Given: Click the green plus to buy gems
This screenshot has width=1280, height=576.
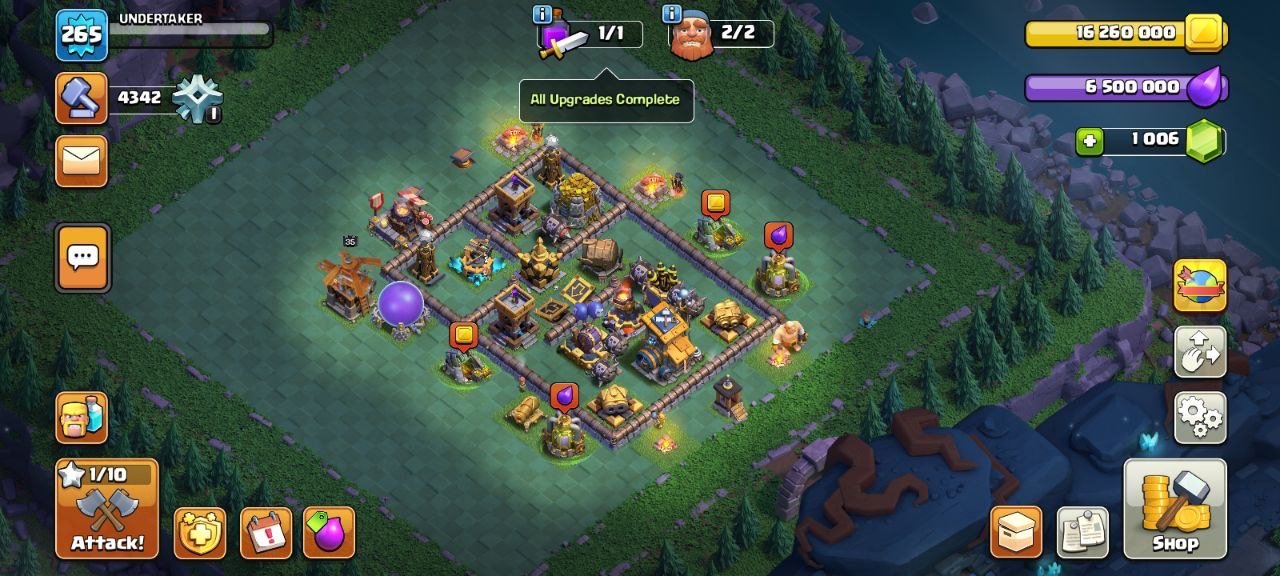Looking at the screenshot, I should pos(1090,141).
